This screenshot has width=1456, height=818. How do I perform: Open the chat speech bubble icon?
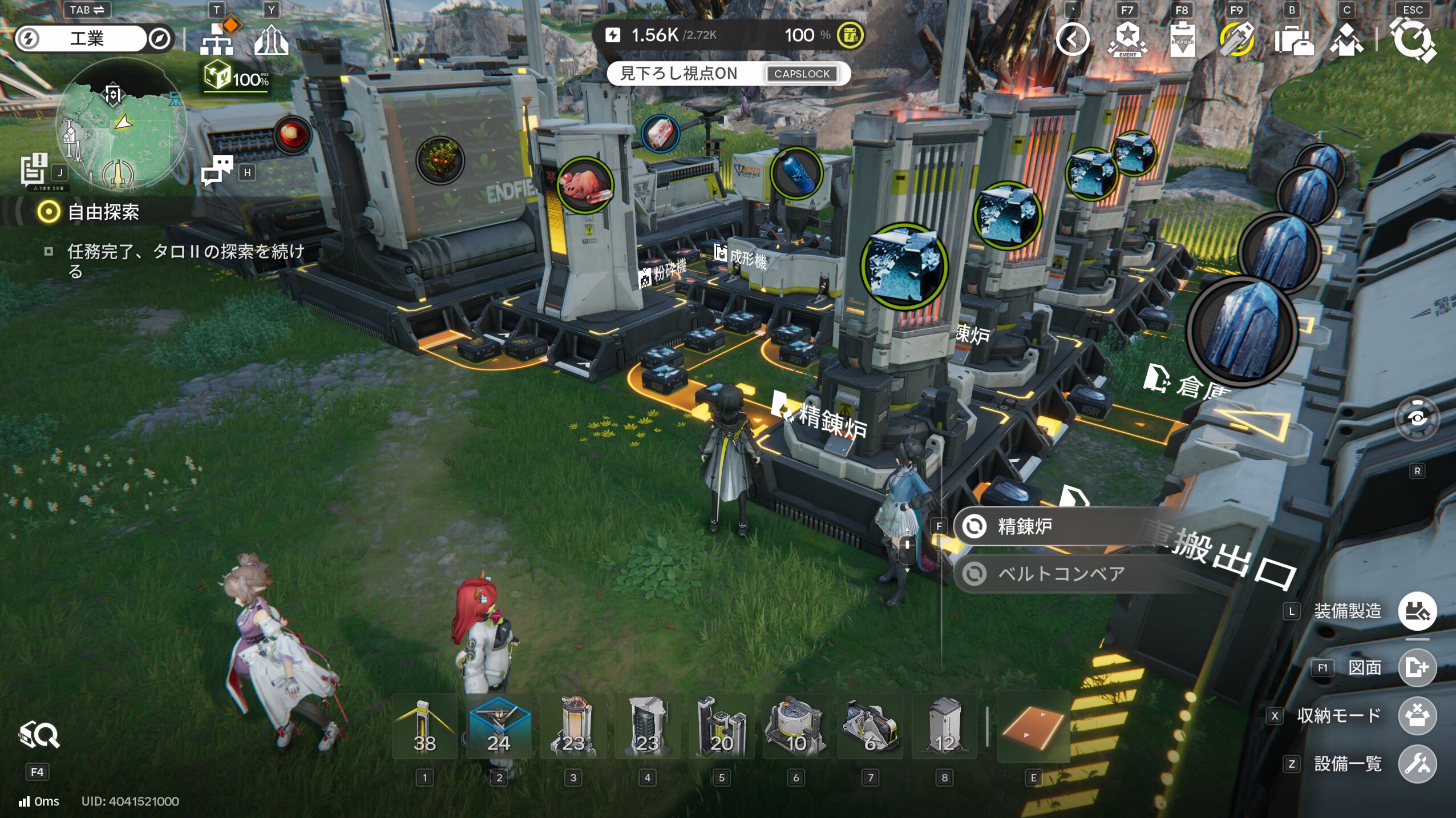[217, 170]
